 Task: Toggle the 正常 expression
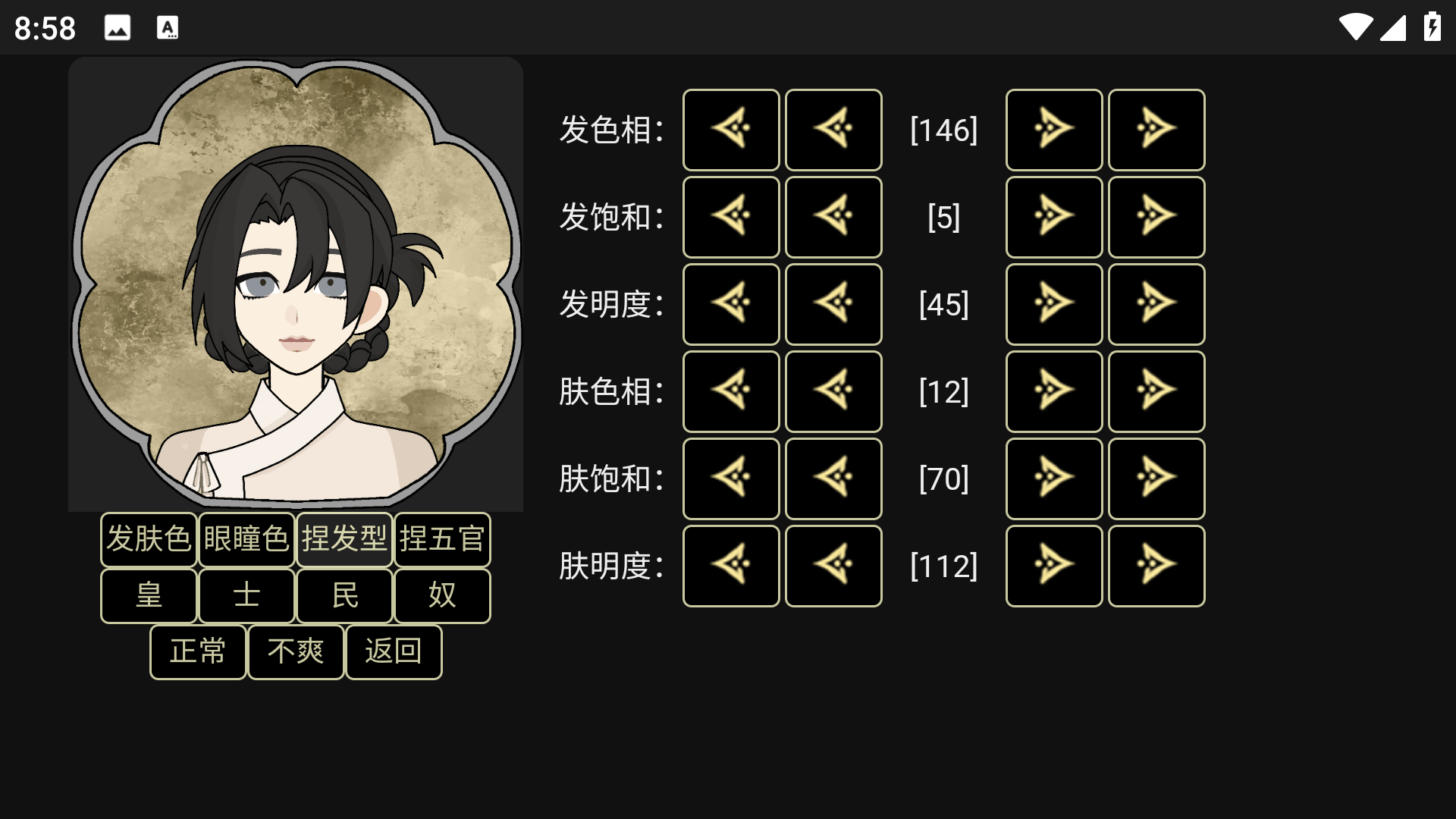coord(197,651)
